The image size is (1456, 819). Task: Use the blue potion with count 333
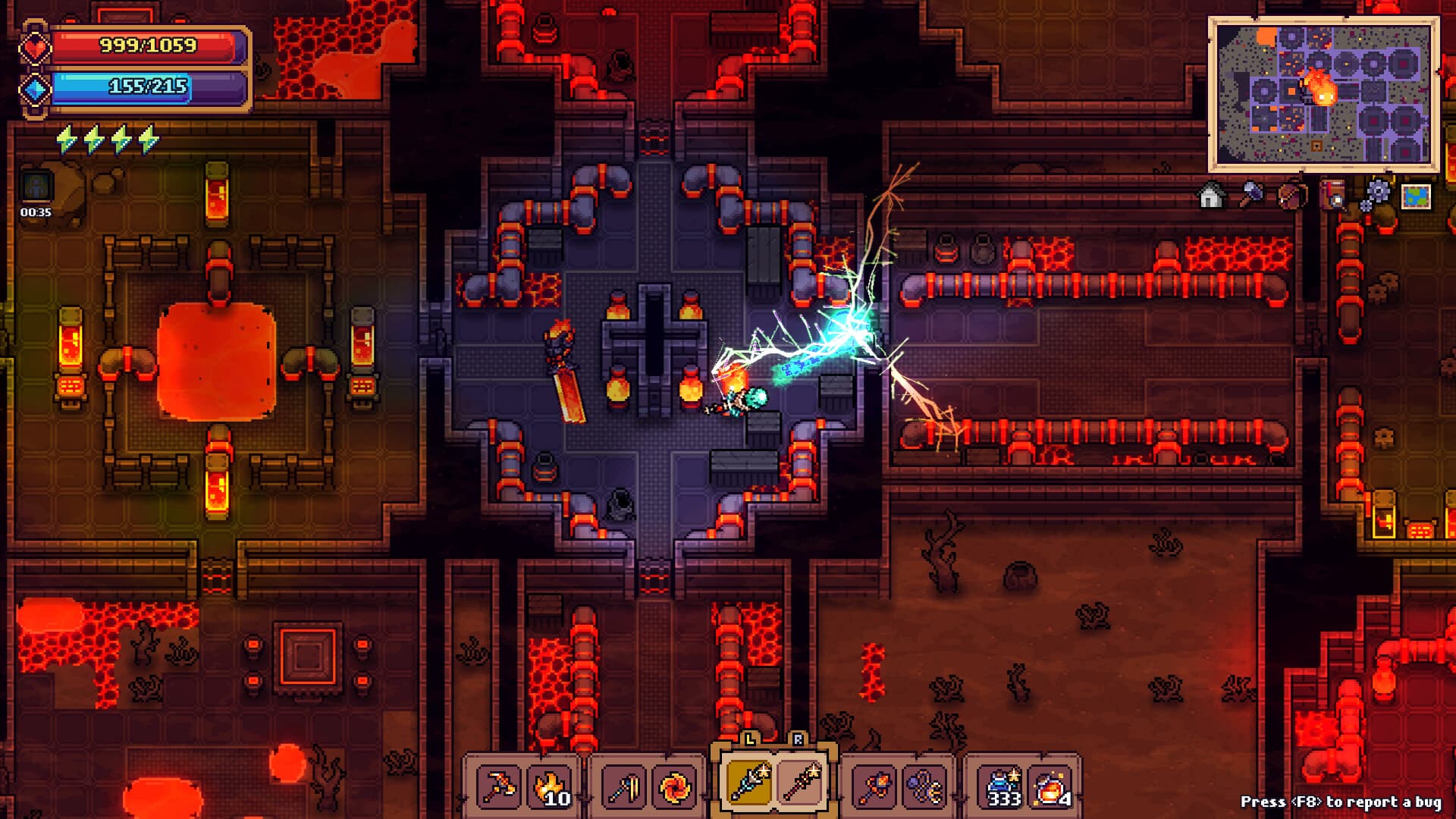[x=1003, y=786]
